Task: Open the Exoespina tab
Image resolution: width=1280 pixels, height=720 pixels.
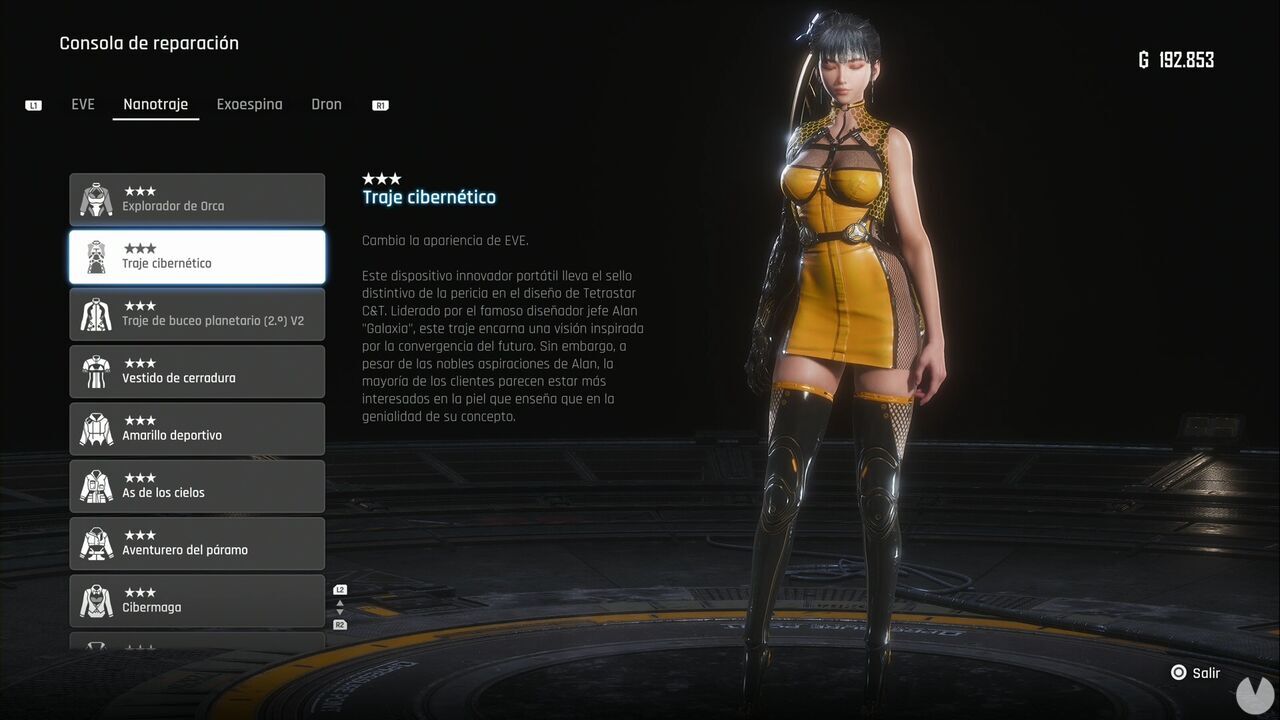Action: [x=249, y=104]
